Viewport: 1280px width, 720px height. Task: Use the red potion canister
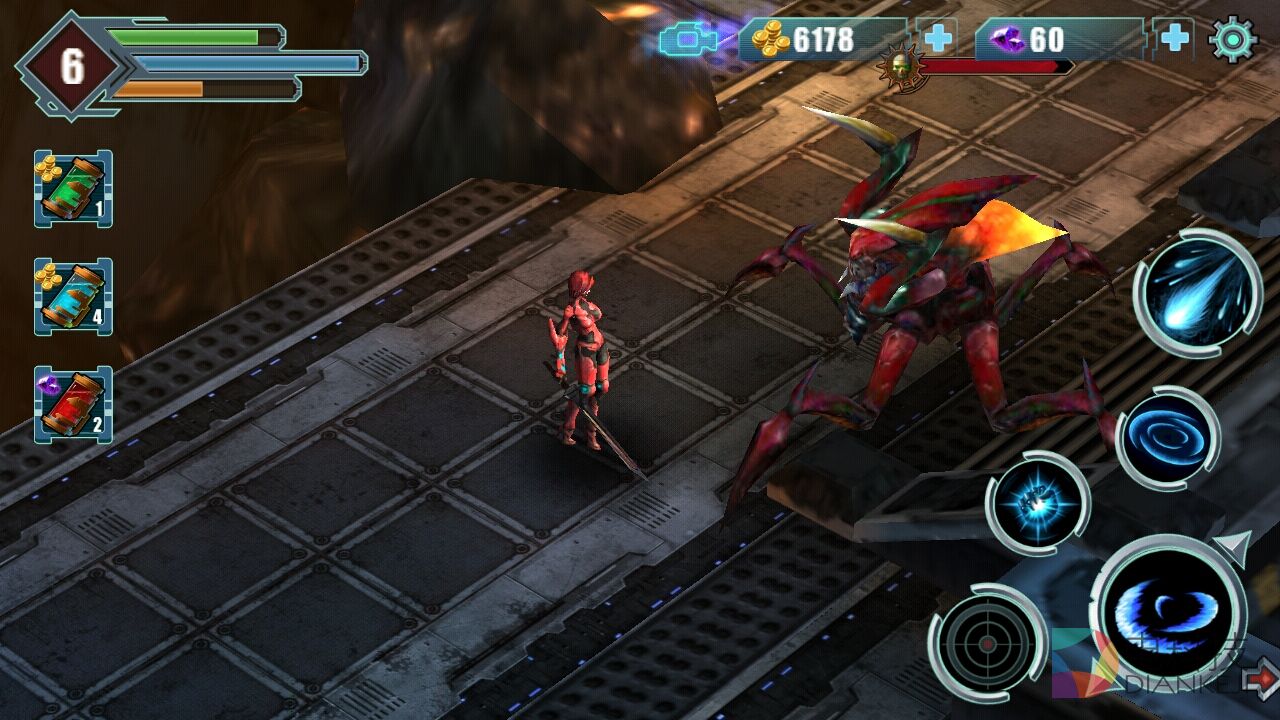[x=73, y=404]
